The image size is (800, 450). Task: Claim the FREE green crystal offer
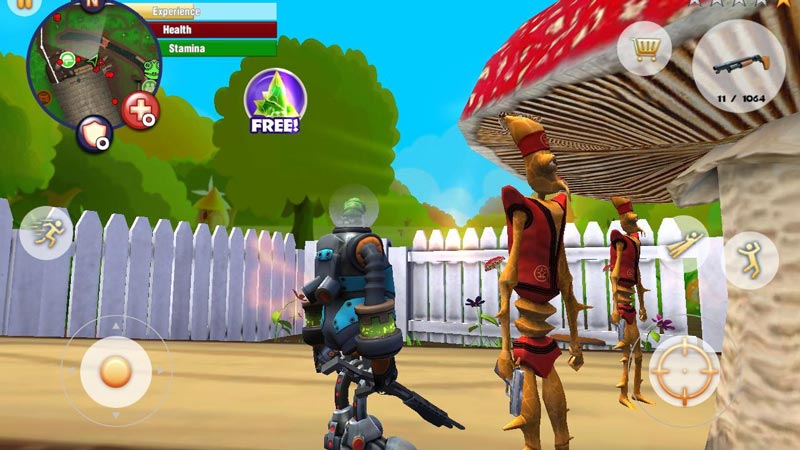273,102
